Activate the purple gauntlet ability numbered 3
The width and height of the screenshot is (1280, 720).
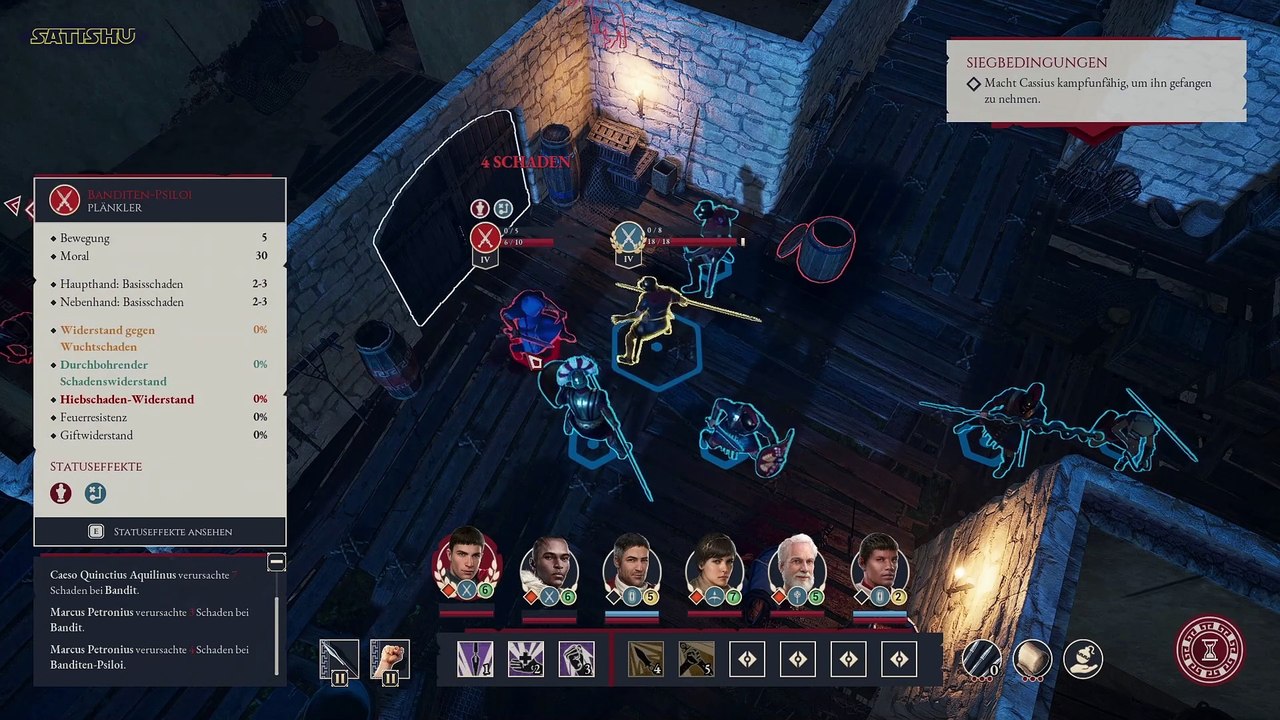[x=576, y=659]
